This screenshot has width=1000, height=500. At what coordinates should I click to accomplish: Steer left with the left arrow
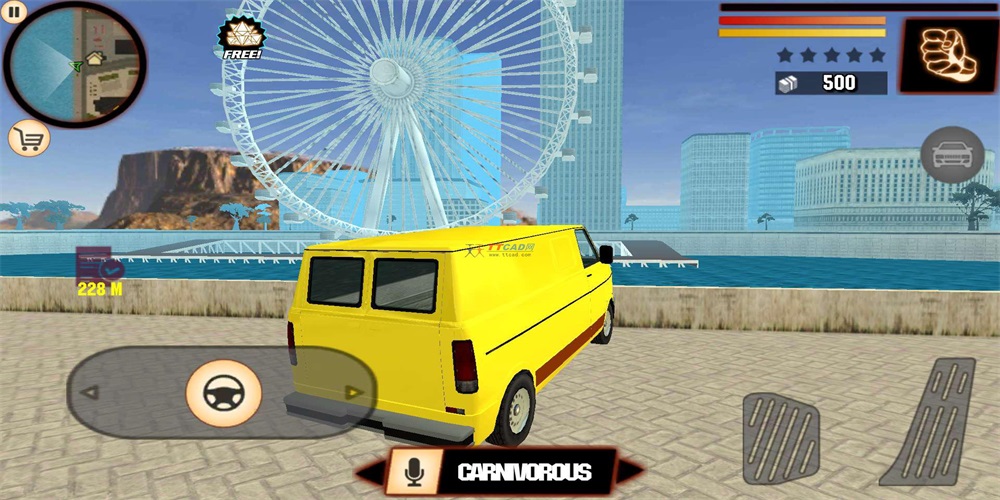(90, 393)
